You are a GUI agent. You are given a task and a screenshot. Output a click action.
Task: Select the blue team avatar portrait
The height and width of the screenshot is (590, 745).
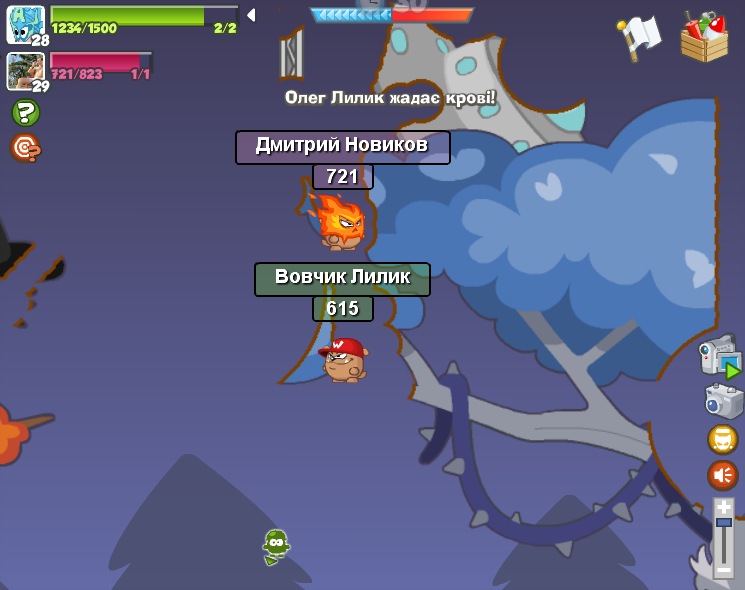(25, 24)
